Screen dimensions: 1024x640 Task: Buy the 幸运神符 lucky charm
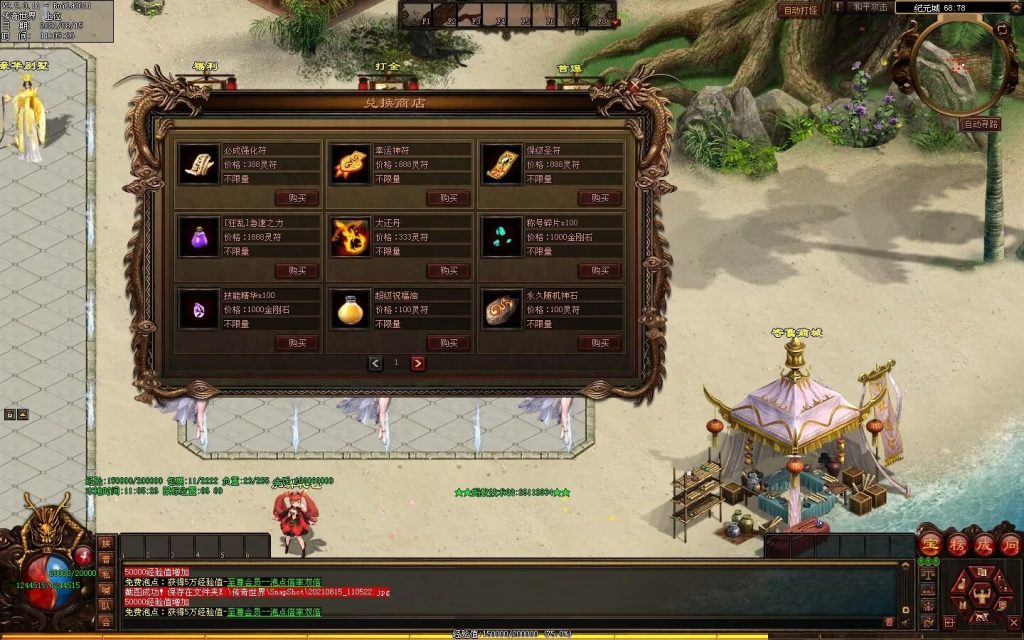click(448, 198)
